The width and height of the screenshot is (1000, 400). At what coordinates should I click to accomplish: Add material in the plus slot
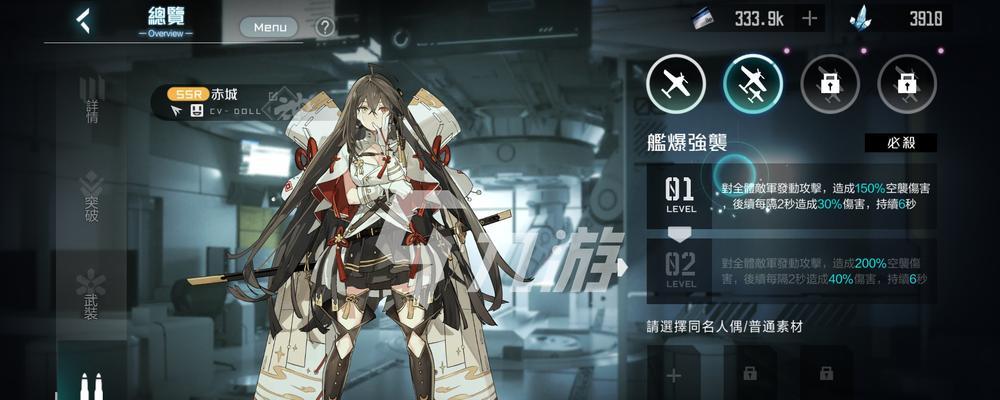673,375
